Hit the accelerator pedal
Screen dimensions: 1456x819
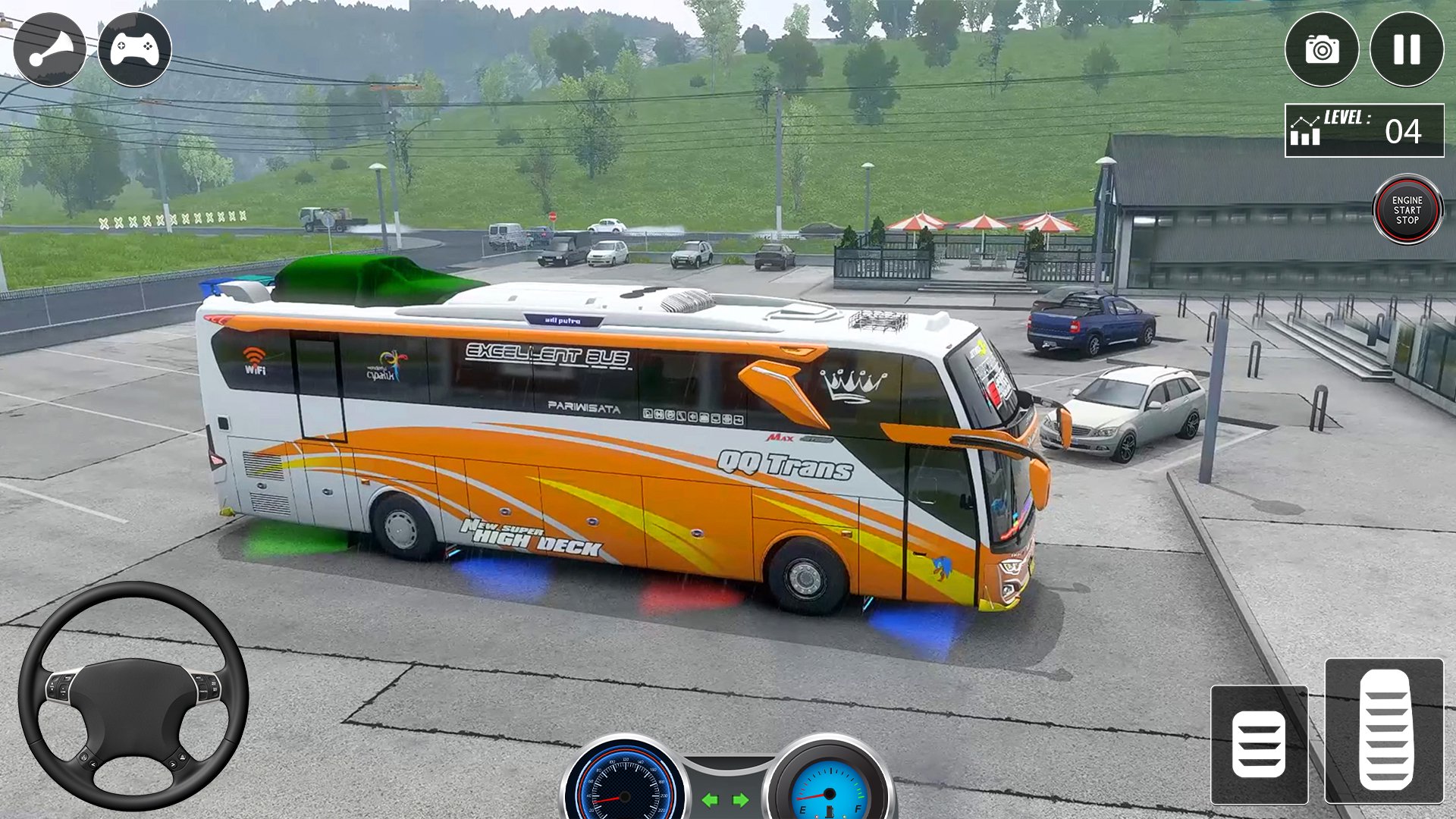(1384, 730)
